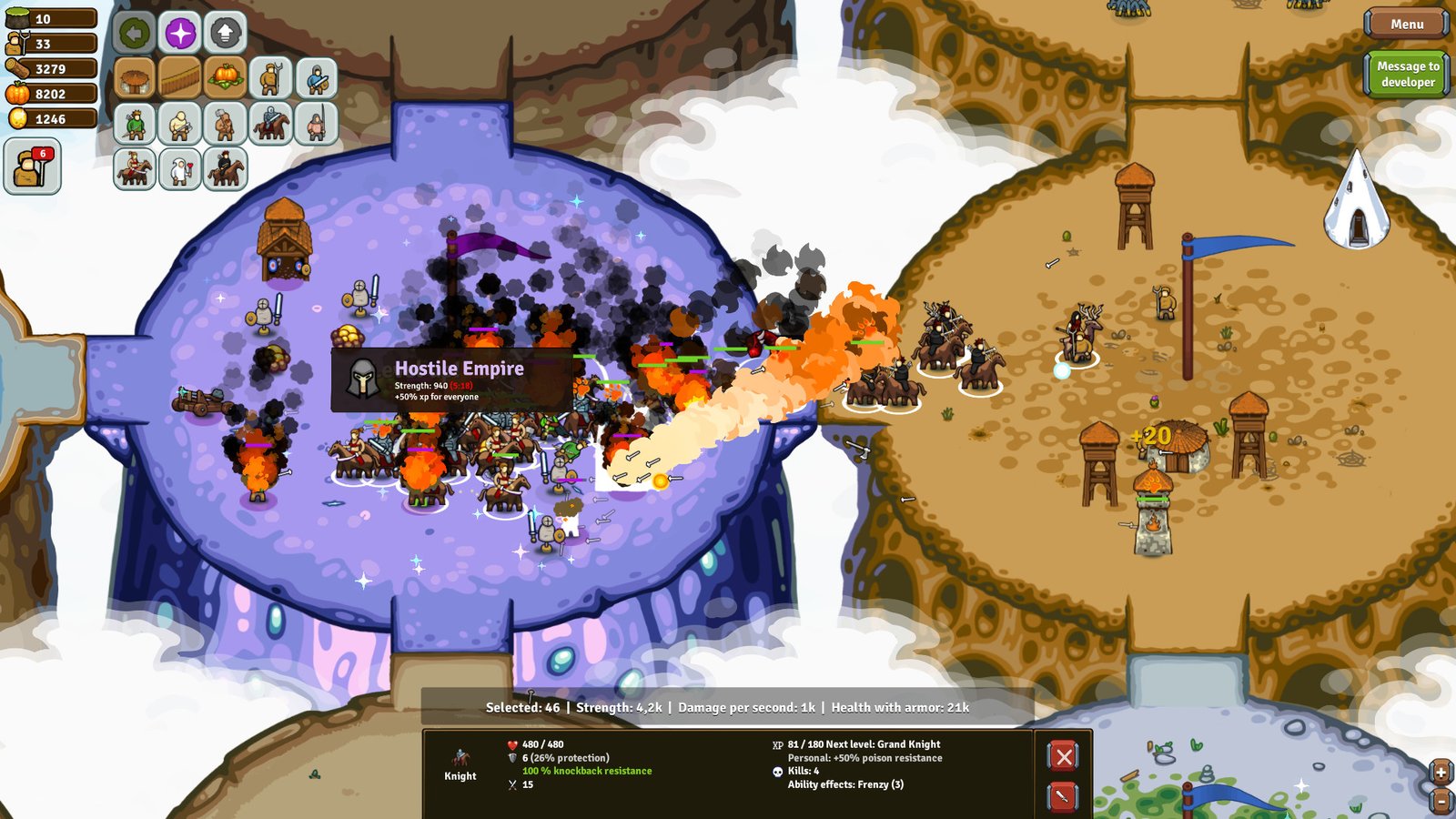Click the Menu button
This screenshot has width=1456, height=819.
point(1406,25)
